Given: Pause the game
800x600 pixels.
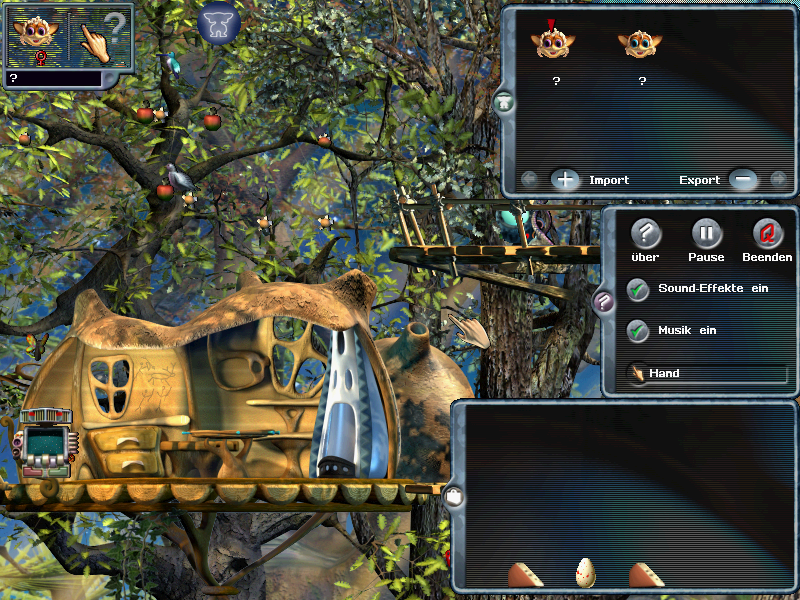Looking at the screenshot, I should (706, 234).
